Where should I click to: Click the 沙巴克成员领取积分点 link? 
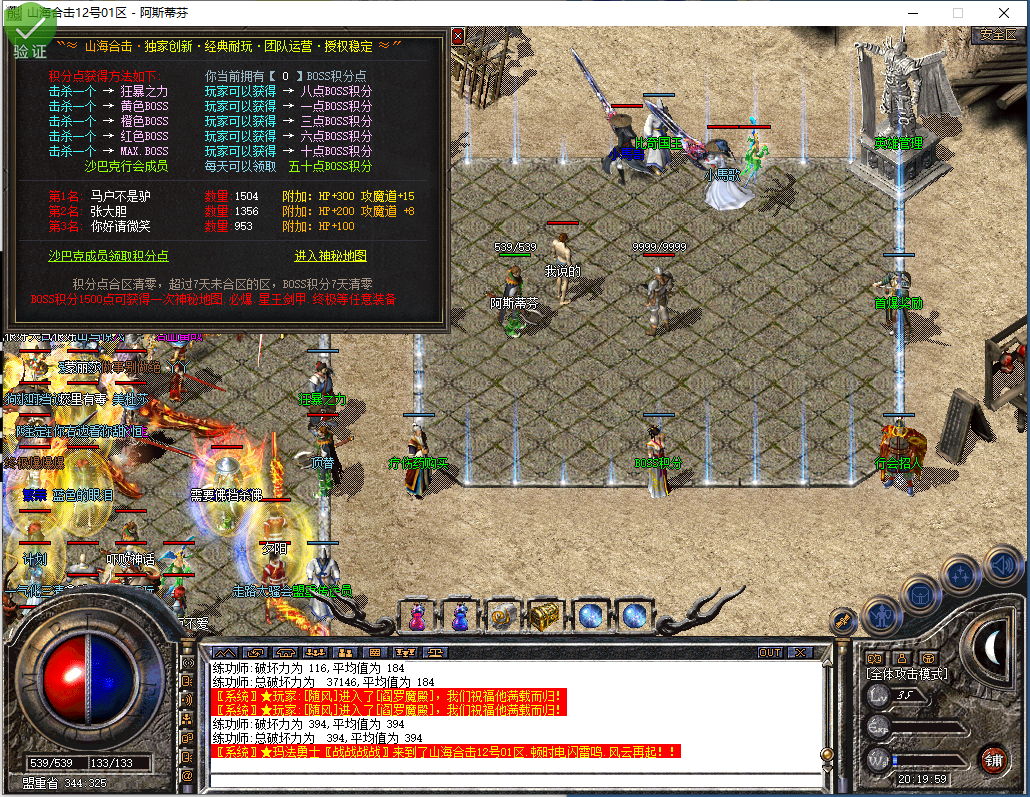109,256
